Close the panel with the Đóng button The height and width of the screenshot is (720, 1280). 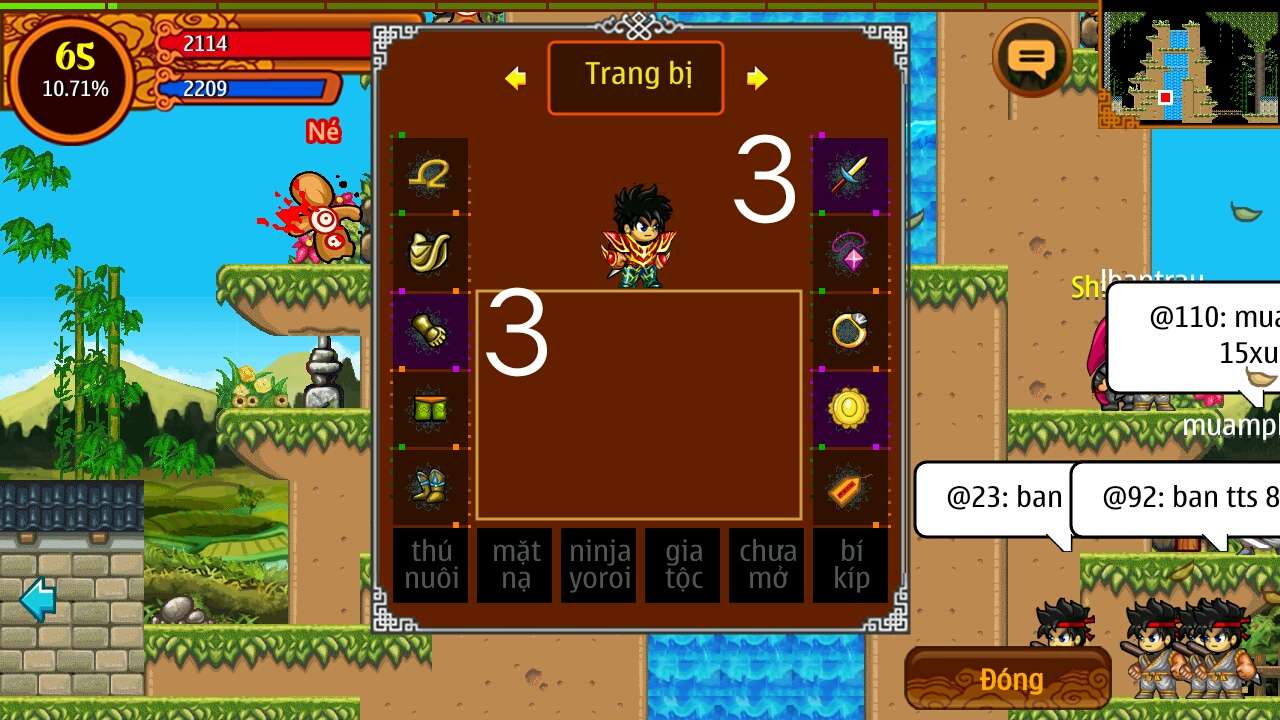click(x=1008, y=679)
